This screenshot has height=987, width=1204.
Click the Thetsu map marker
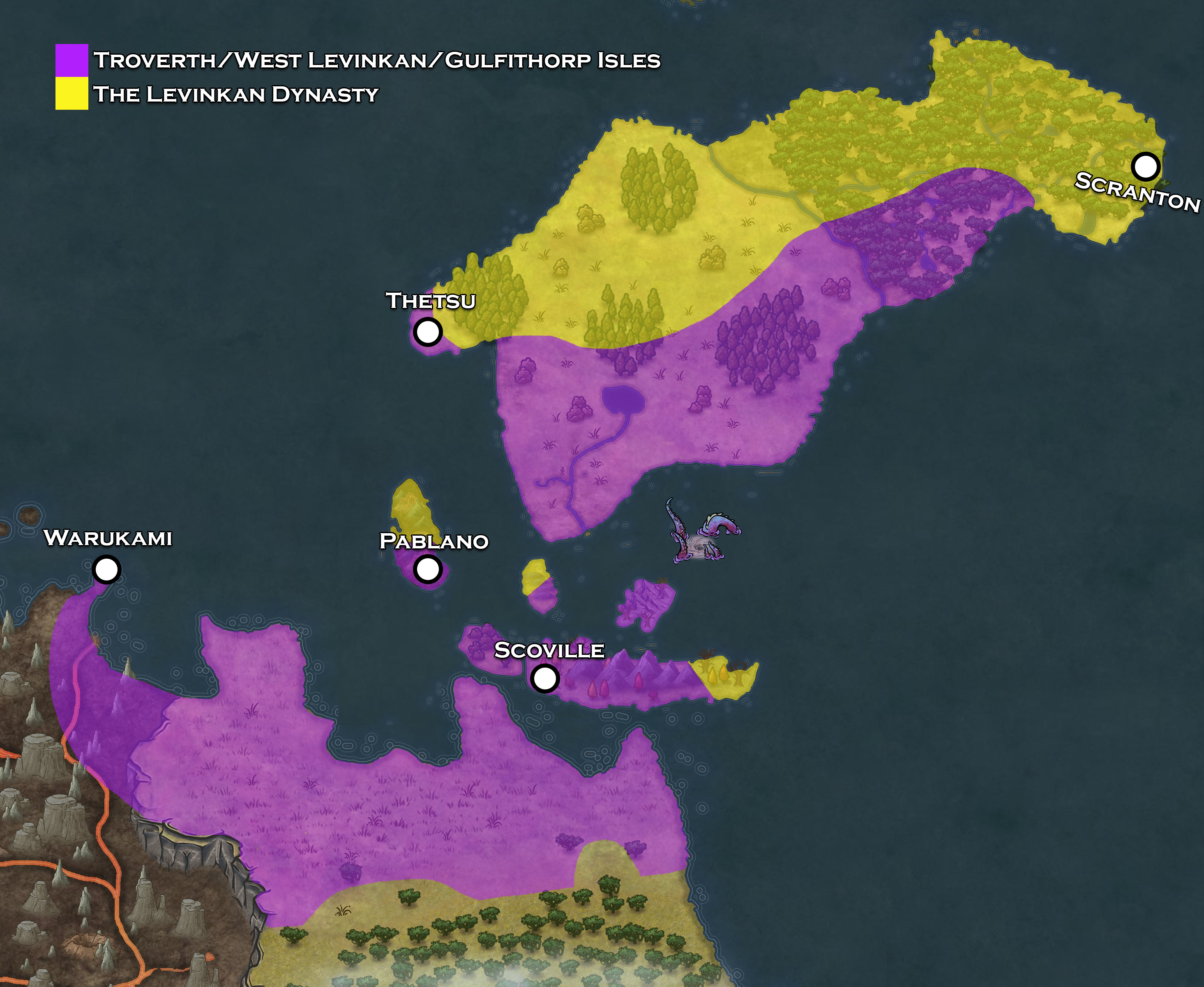427,331
